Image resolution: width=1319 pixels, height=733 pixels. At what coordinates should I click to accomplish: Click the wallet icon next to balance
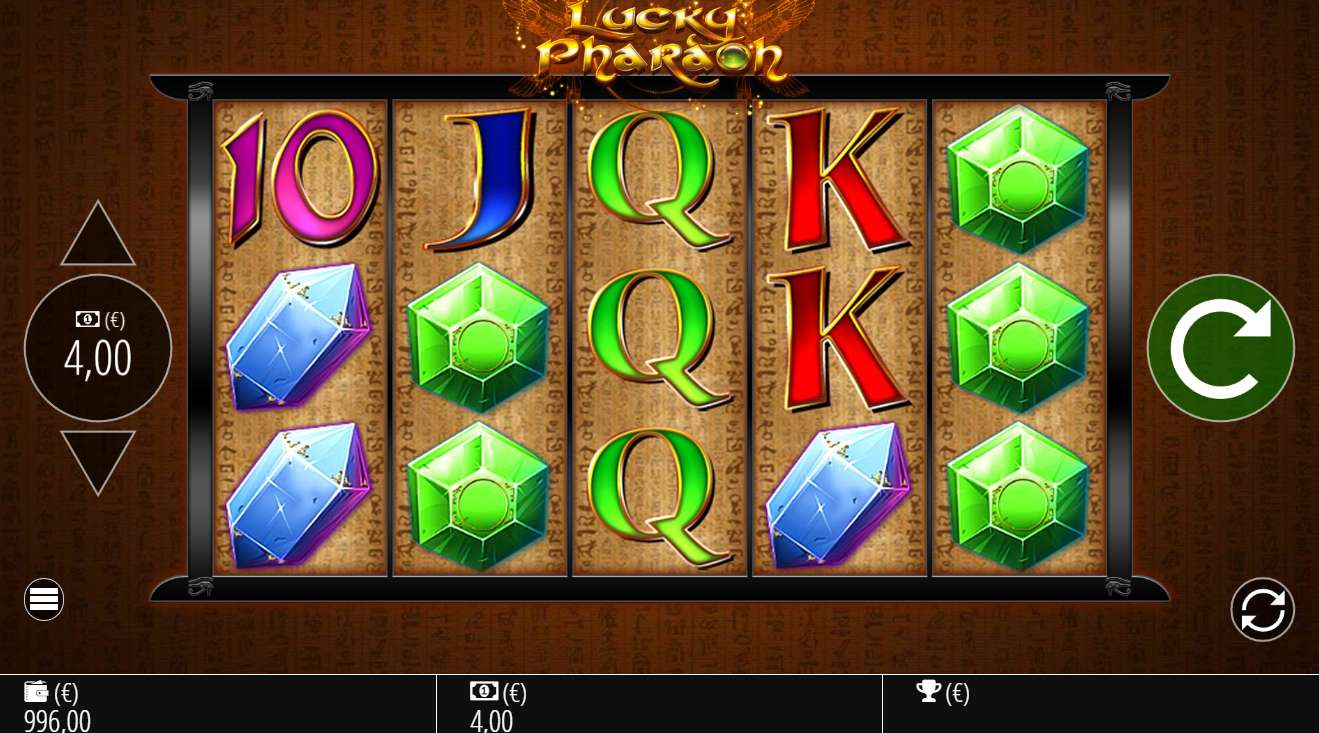[37, 691]
